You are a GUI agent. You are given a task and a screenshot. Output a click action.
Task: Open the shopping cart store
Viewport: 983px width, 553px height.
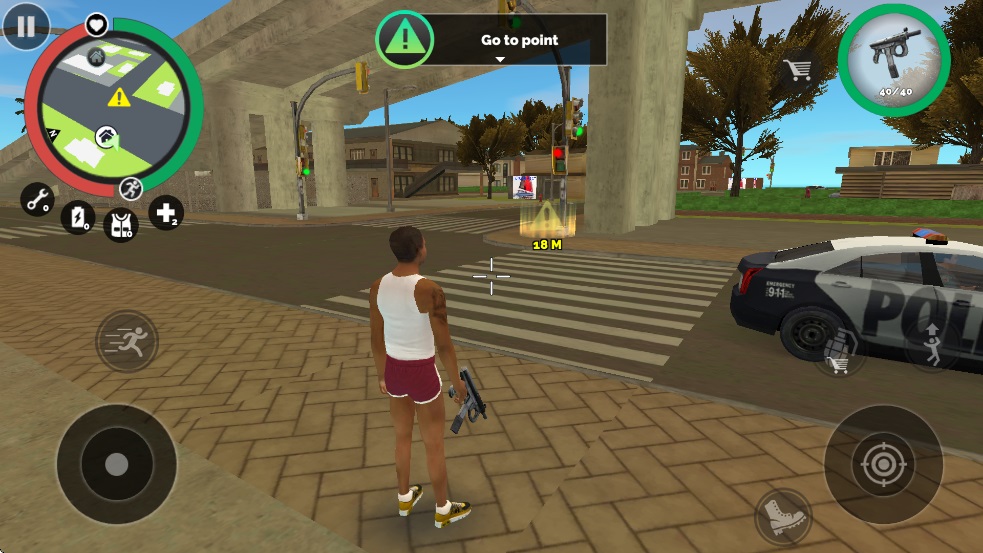tap(797, 70)
